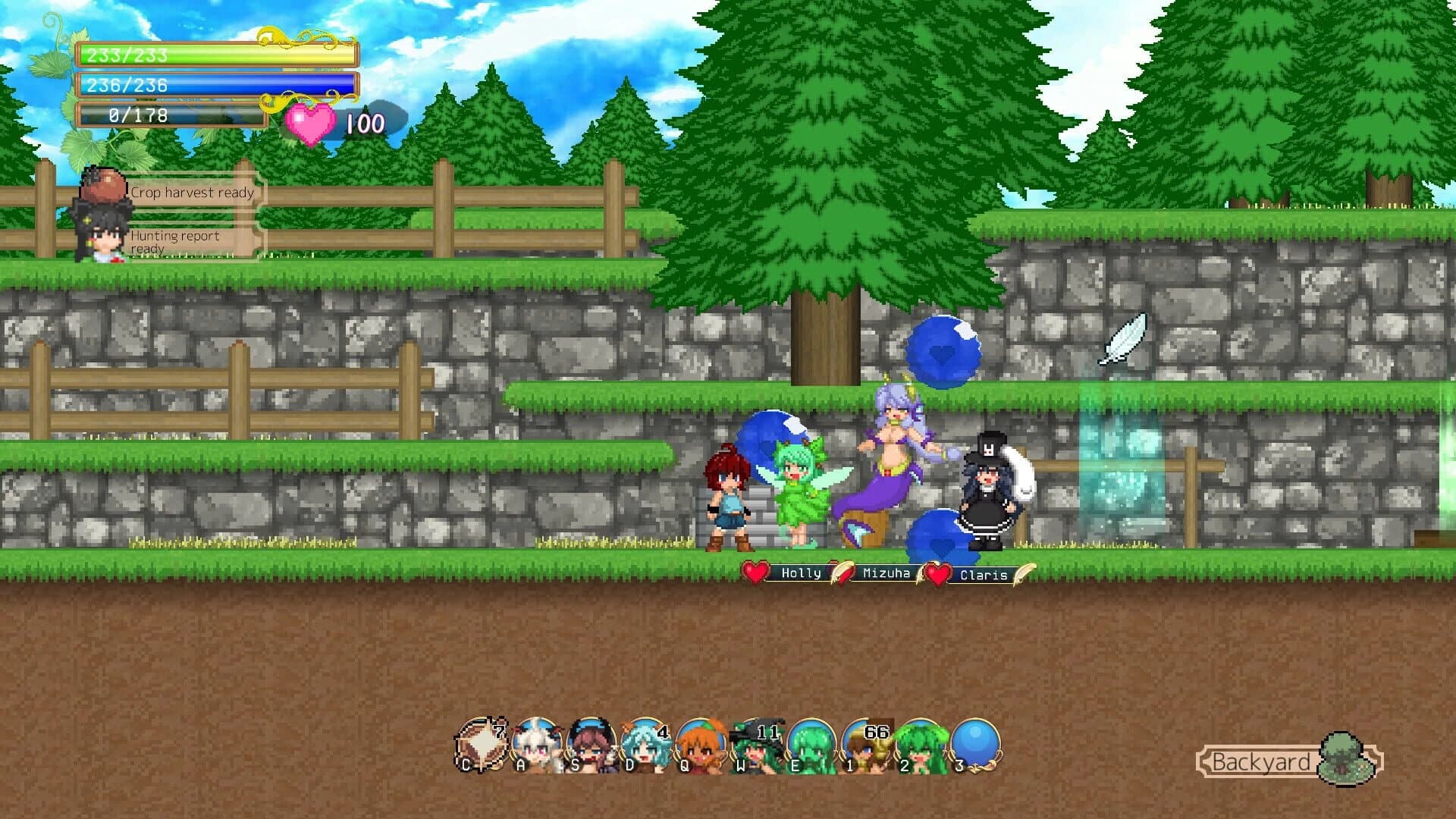Select the Holly name tab
The image size is (1456, 819).
tap(800, 574)
